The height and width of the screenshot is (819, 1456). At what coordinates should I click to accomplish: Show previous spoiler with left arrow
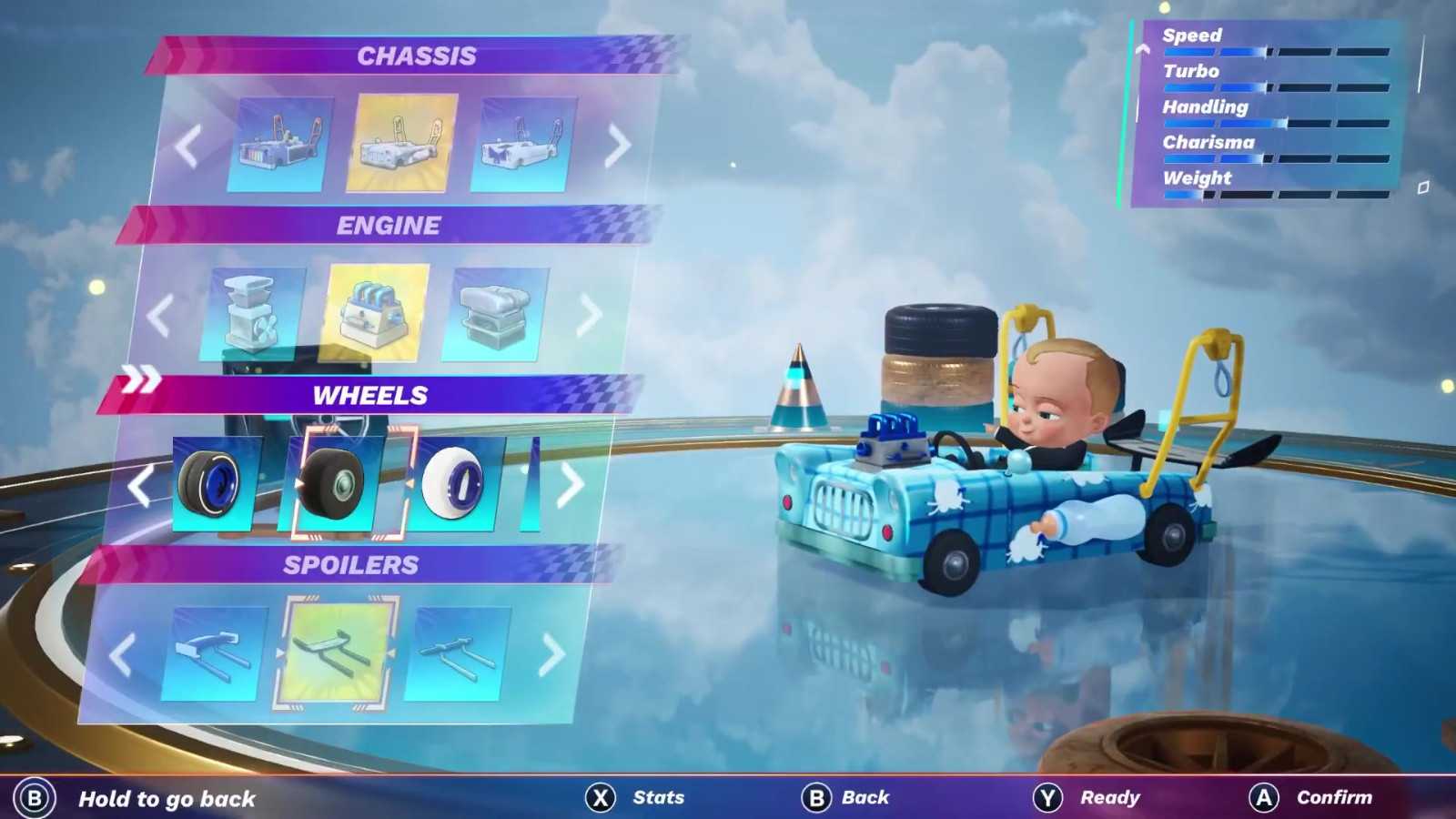point(123,654)
